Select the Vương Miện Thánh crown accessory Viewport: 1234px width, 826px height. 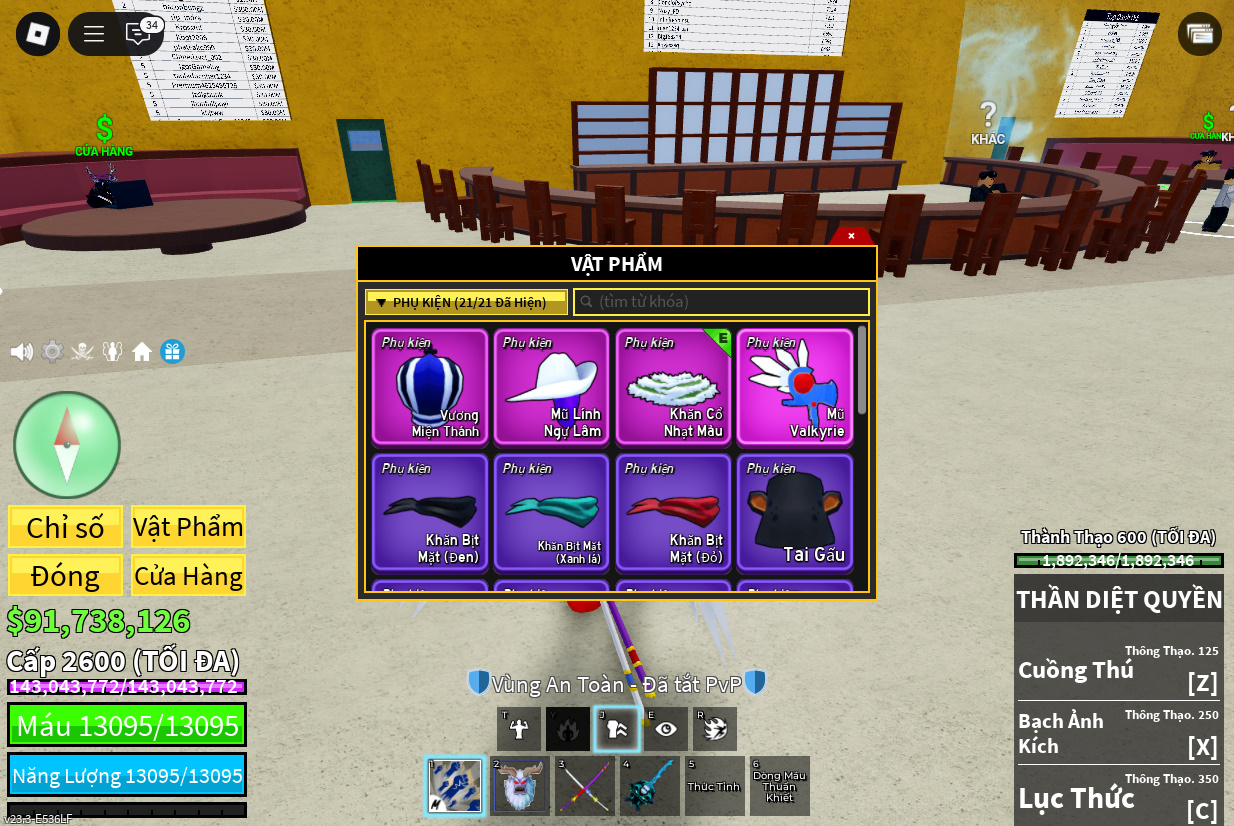click(x=430, y=386)
